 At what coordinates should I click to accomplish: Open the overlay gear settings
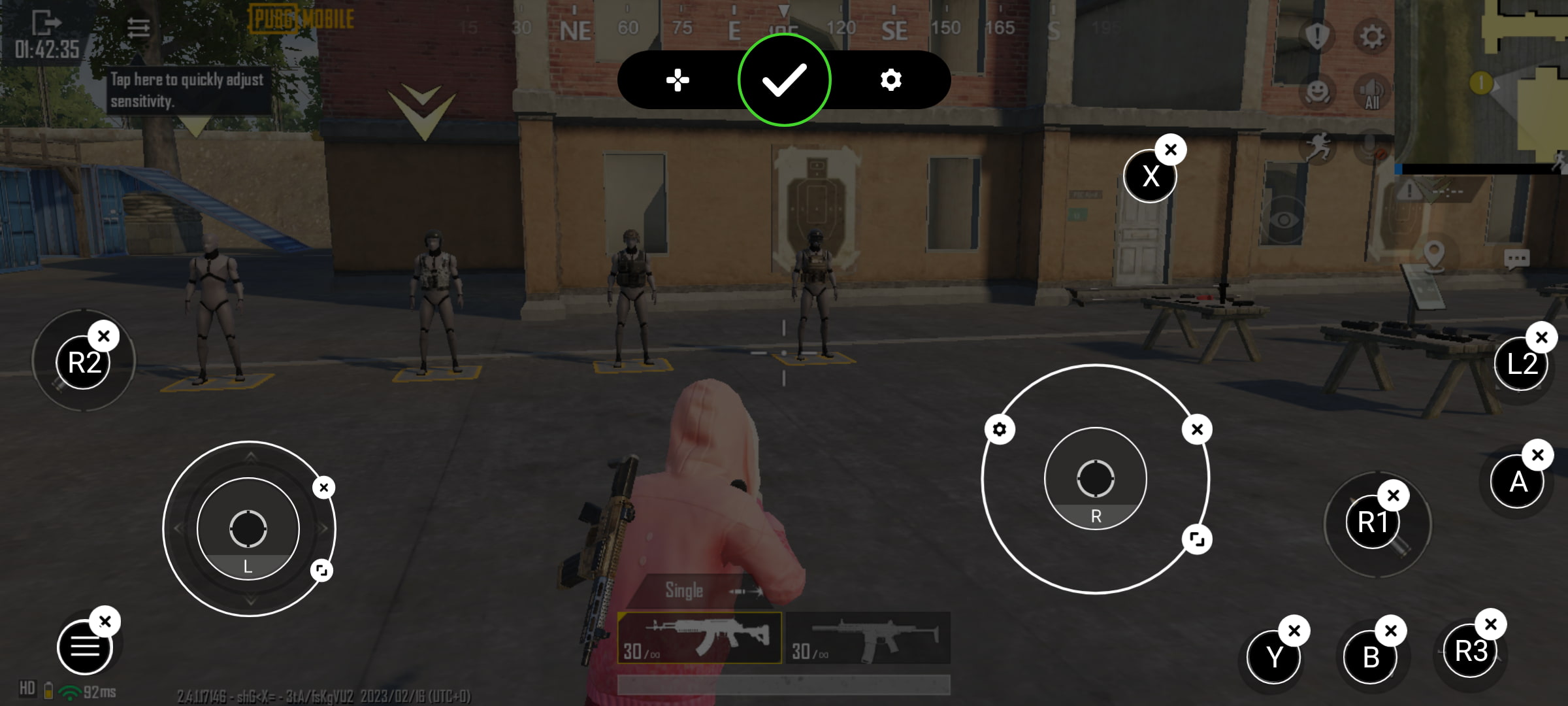coord(890,80)
